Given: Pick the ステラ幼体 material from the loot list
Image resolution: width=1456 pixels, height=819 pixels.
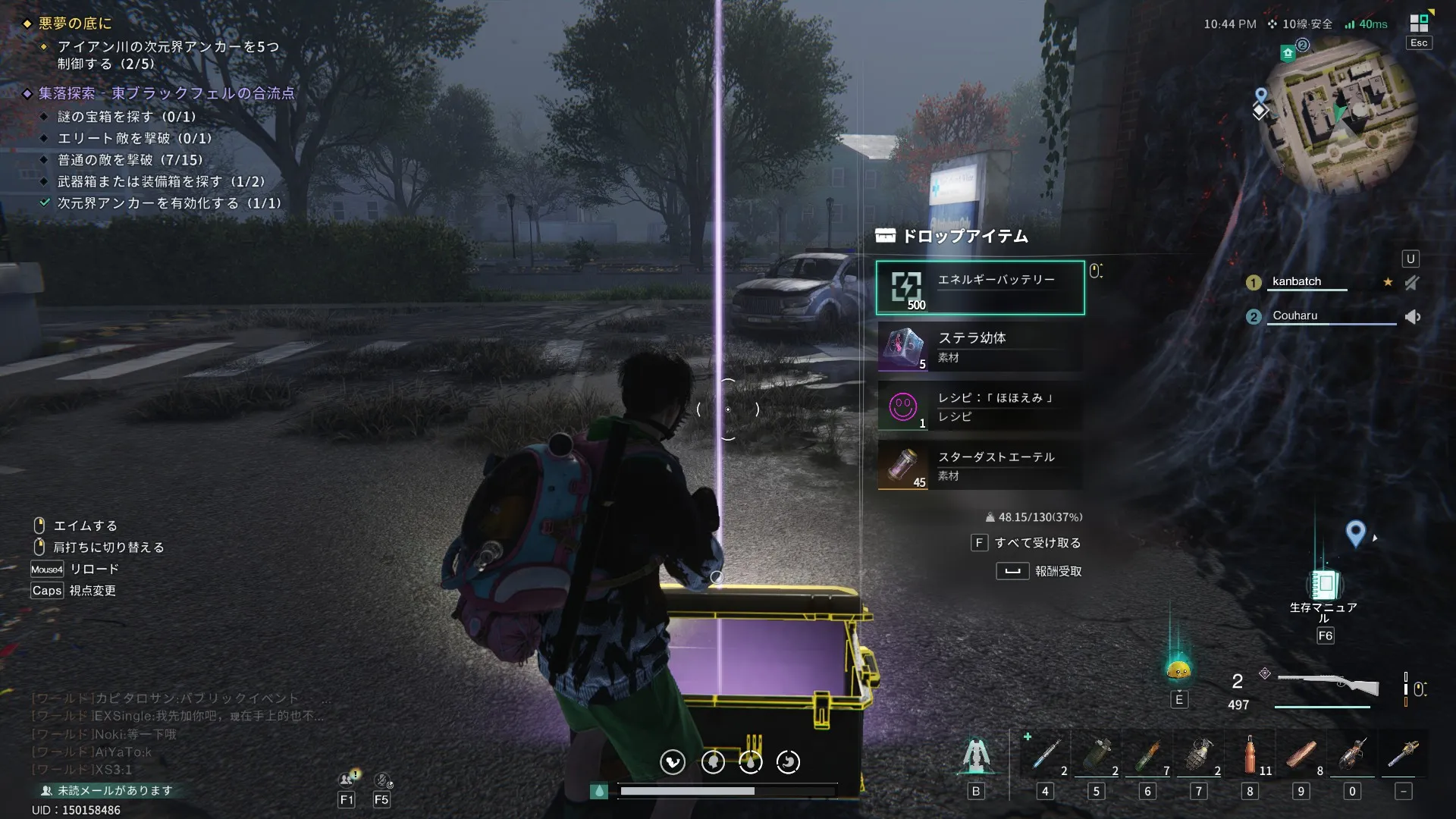Looking at the screenshot, I should [x=980, y=347].
